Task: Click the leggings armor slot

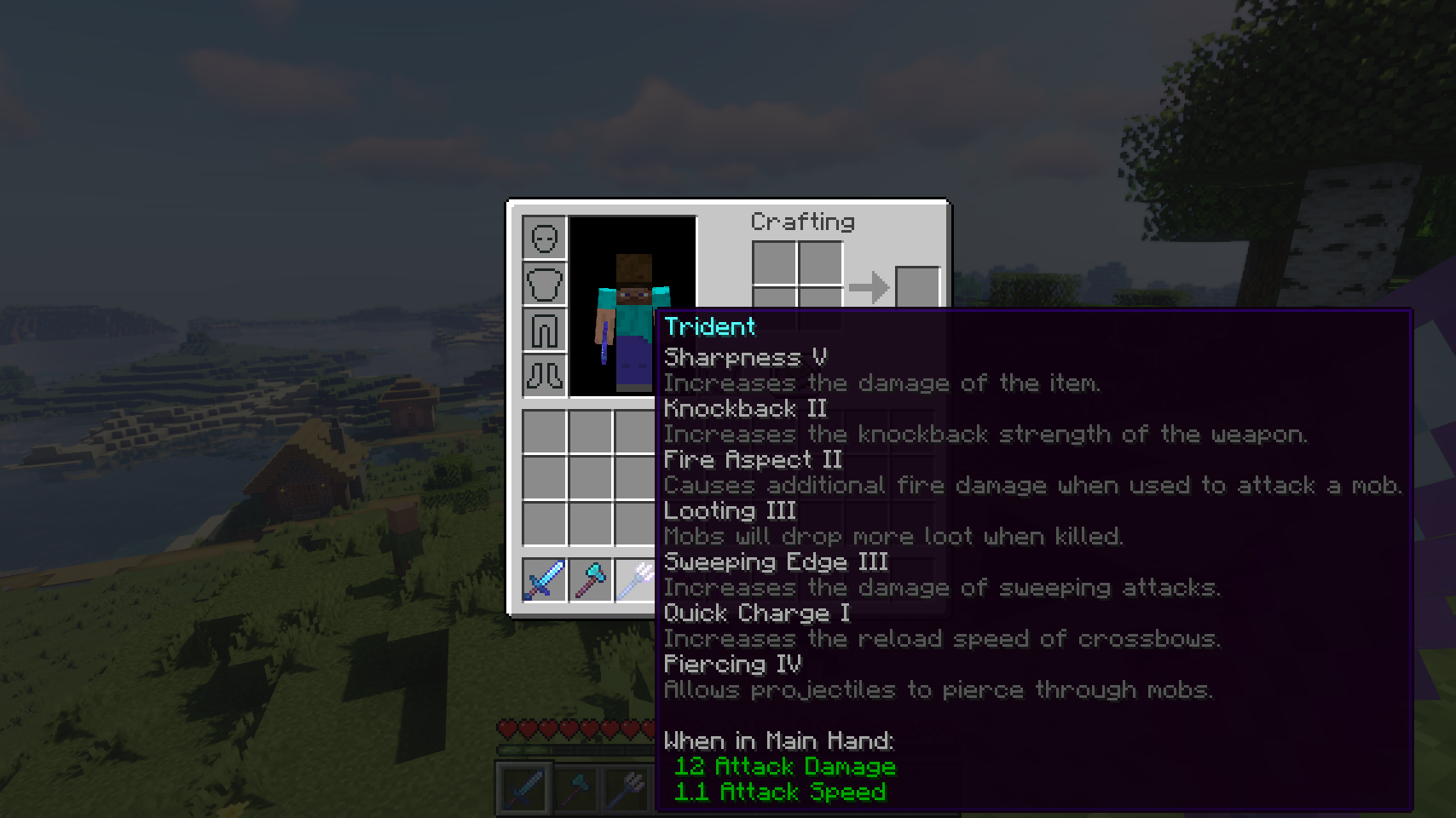Action: pos(546,331)
